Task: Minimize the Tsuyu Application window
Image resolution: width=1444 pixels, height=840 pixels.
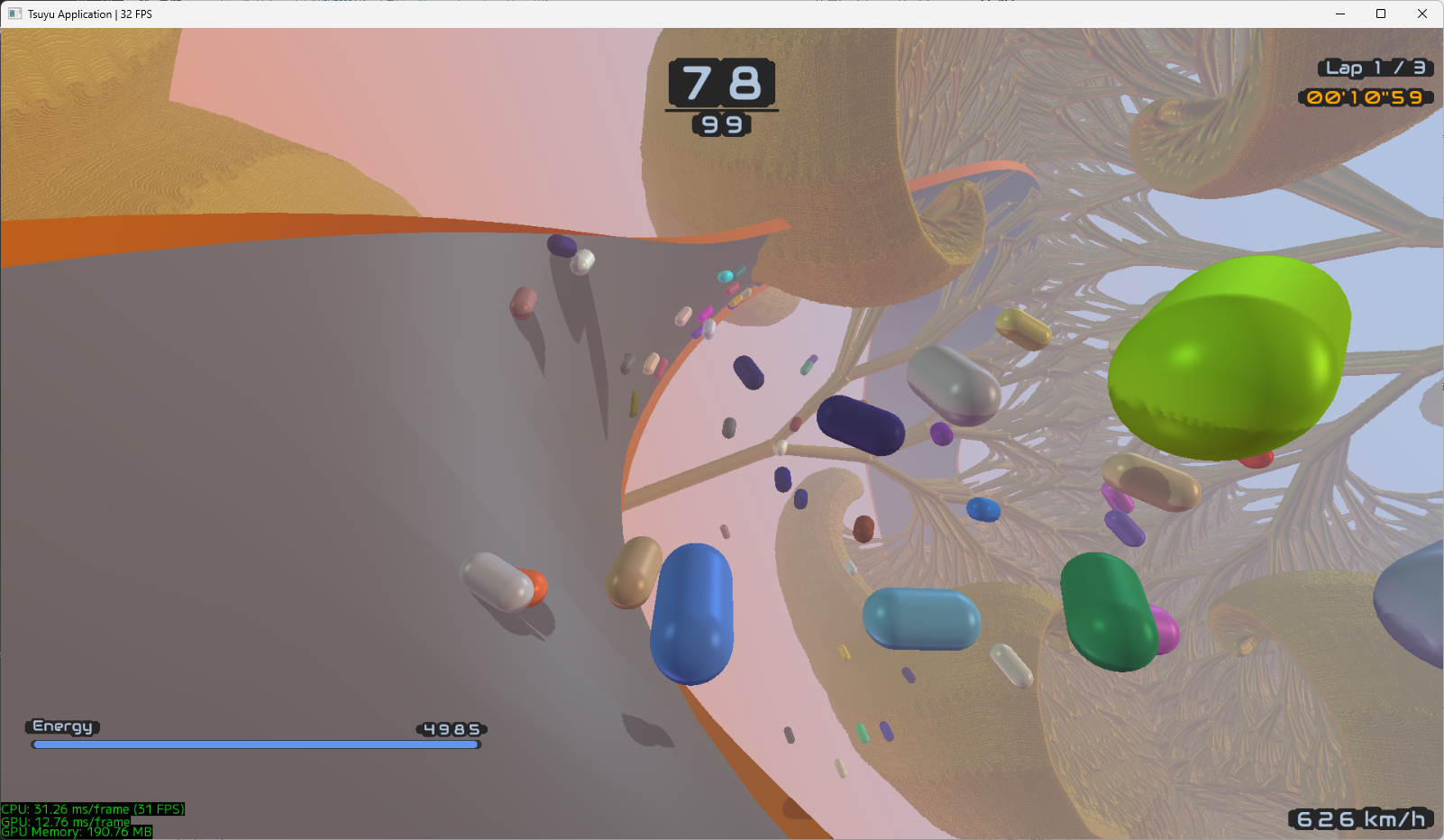Action: (x=1339, y=14)
